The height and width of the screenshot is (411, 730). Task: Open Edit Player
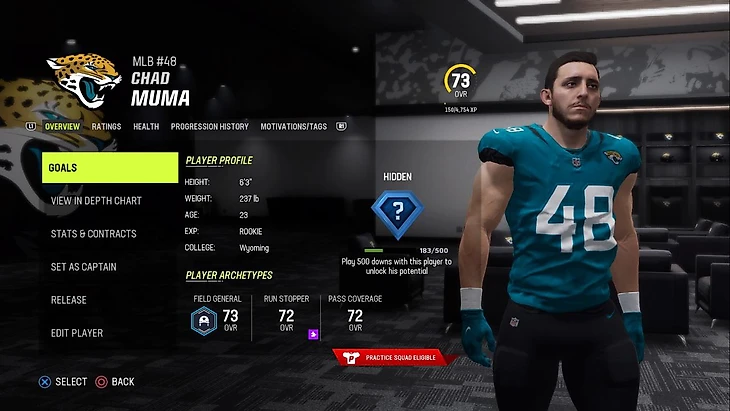tap(77, 333)
